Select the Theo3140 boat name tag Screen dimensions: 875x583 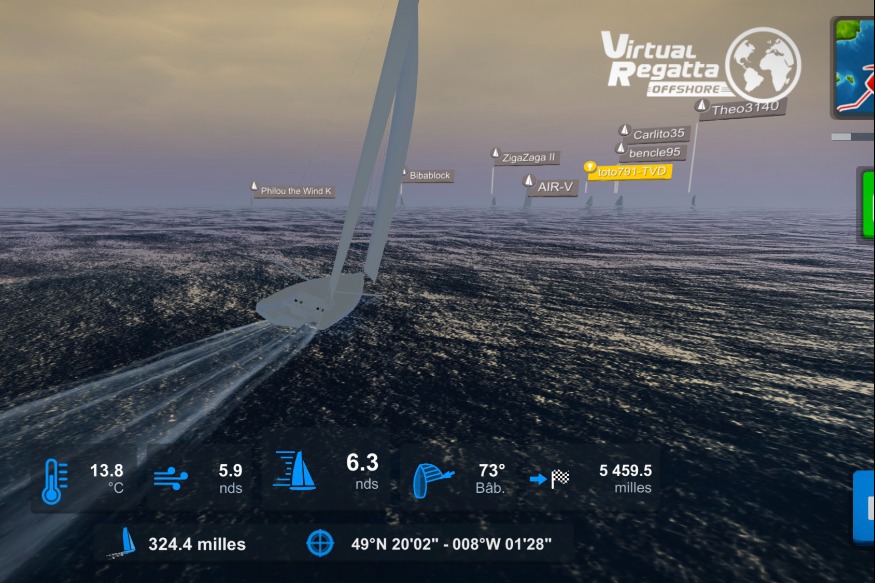click(x=744, y=108)
